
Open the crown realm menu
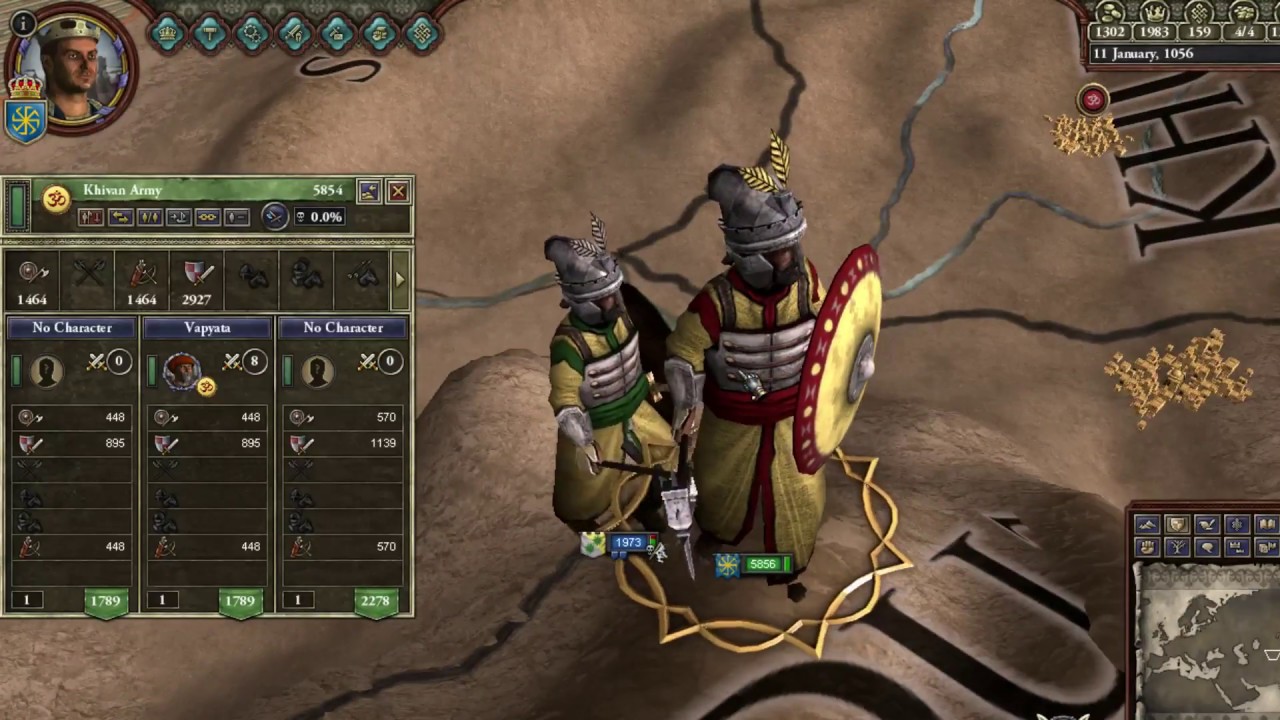pos(166,32)
